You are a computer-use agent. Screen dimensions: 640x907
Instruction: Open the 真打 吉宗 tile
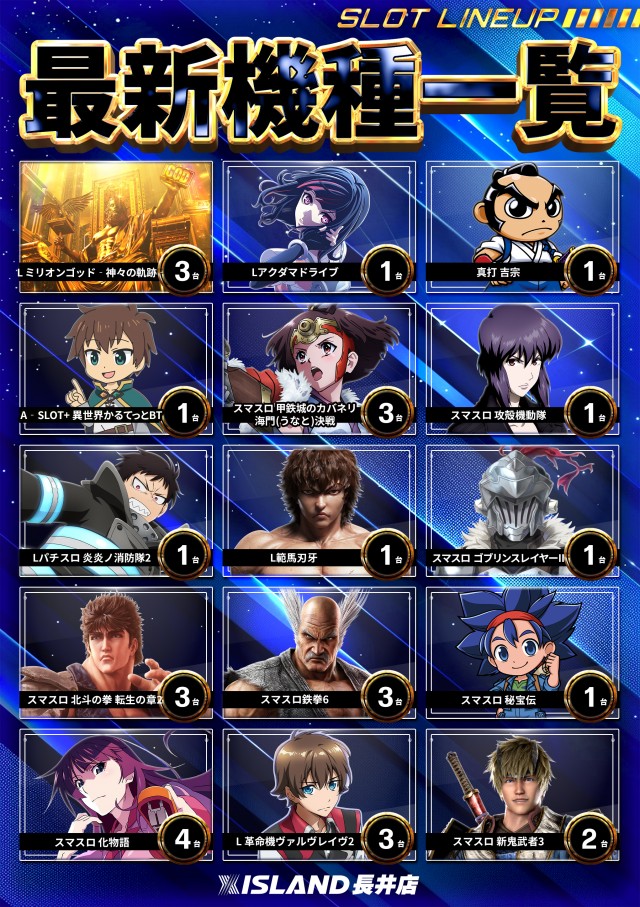pyautogui.click(x=523, y=227)
